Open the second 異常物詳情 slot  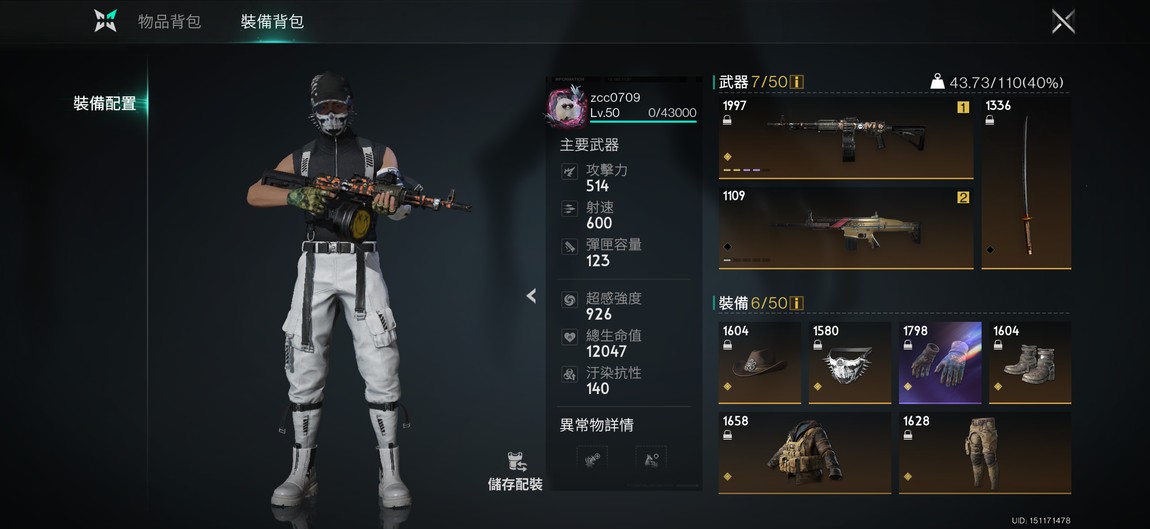[650, 459]
